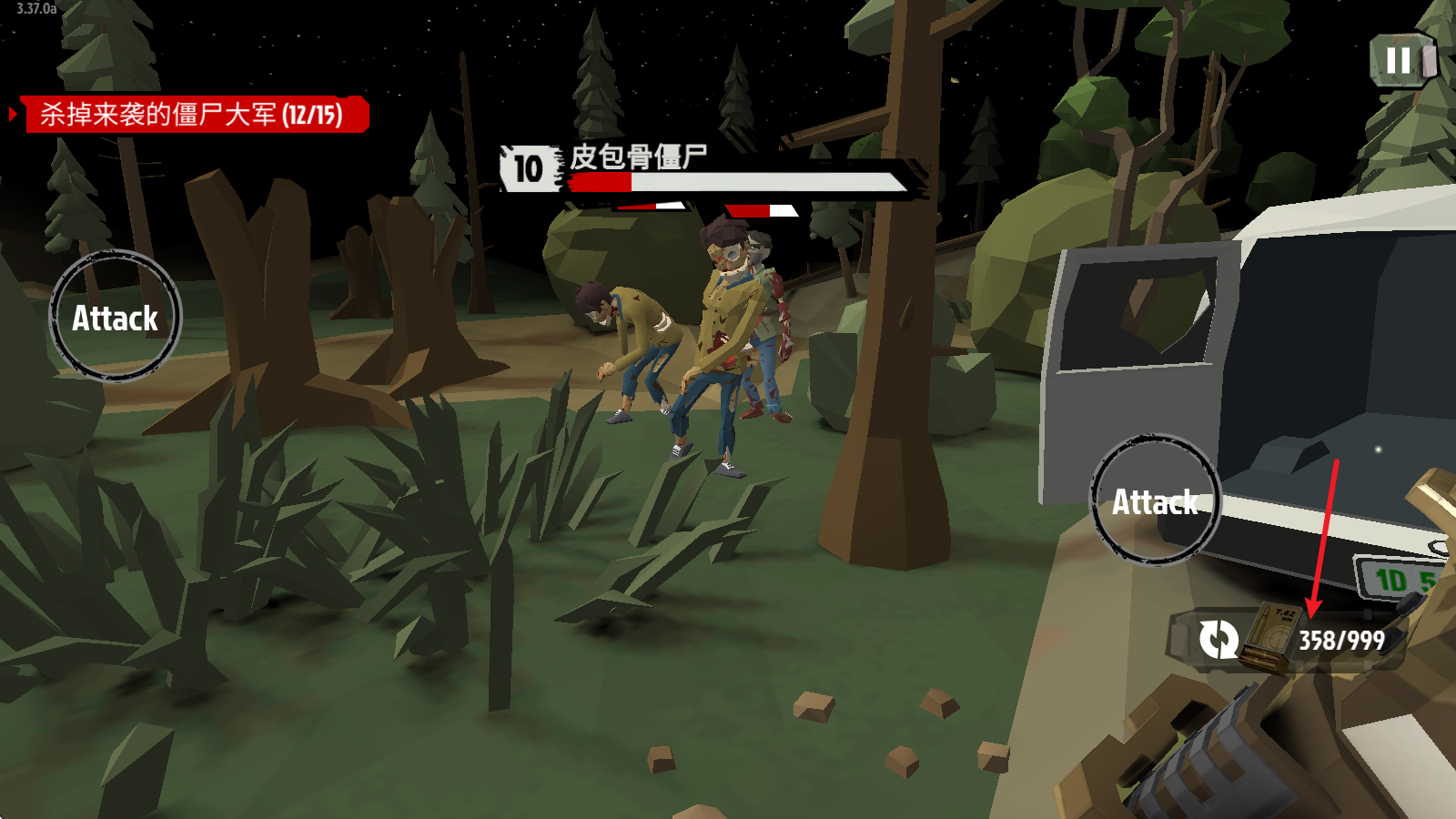Tap the left Attack button
This screenshot has height=819, width=1456.
116,317
